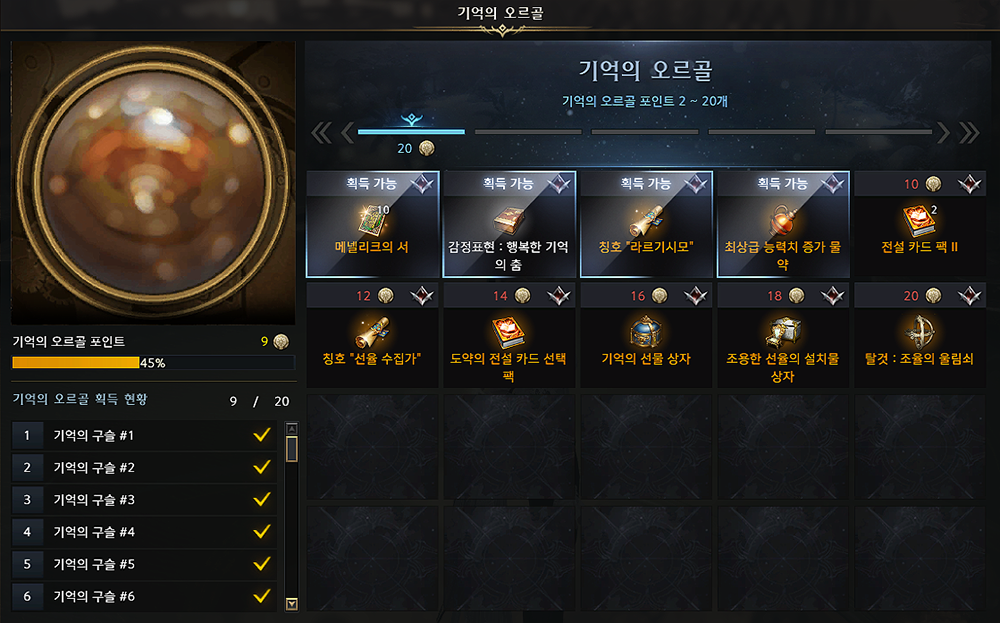Go to the previous reward page arrow
Image resolution: width=1000 pixels, height=623 pixels.
tap(348, 132)
